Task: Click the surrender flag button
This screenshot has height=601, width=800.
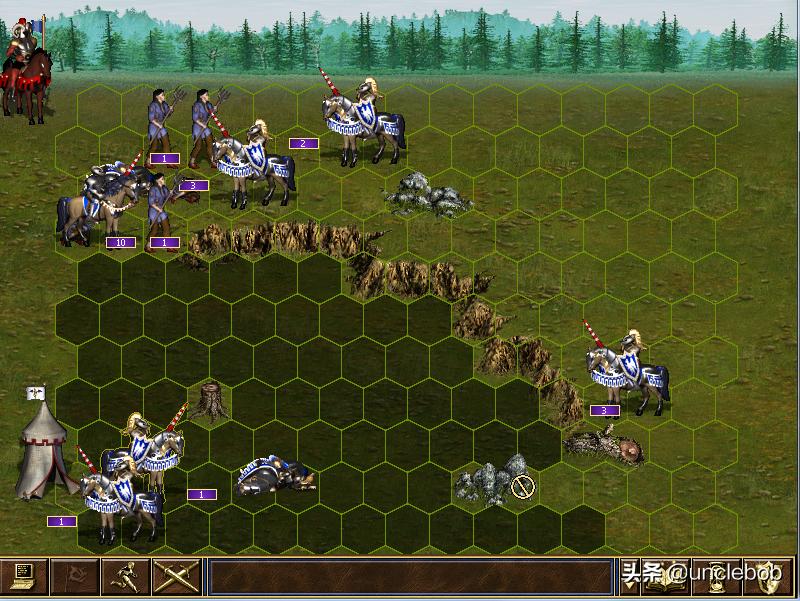Action: click(x=75, y=577)
